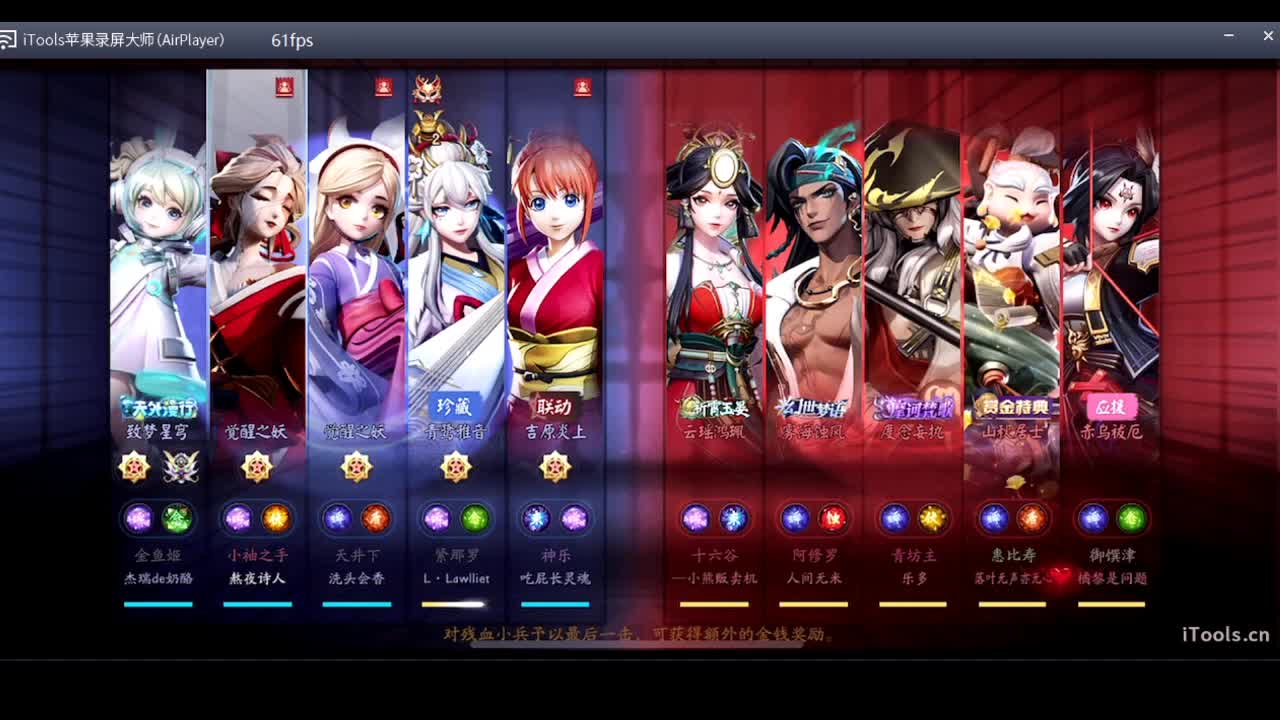
Task: Click 御馔津's green spell icon
Action: coord(1131,518)
